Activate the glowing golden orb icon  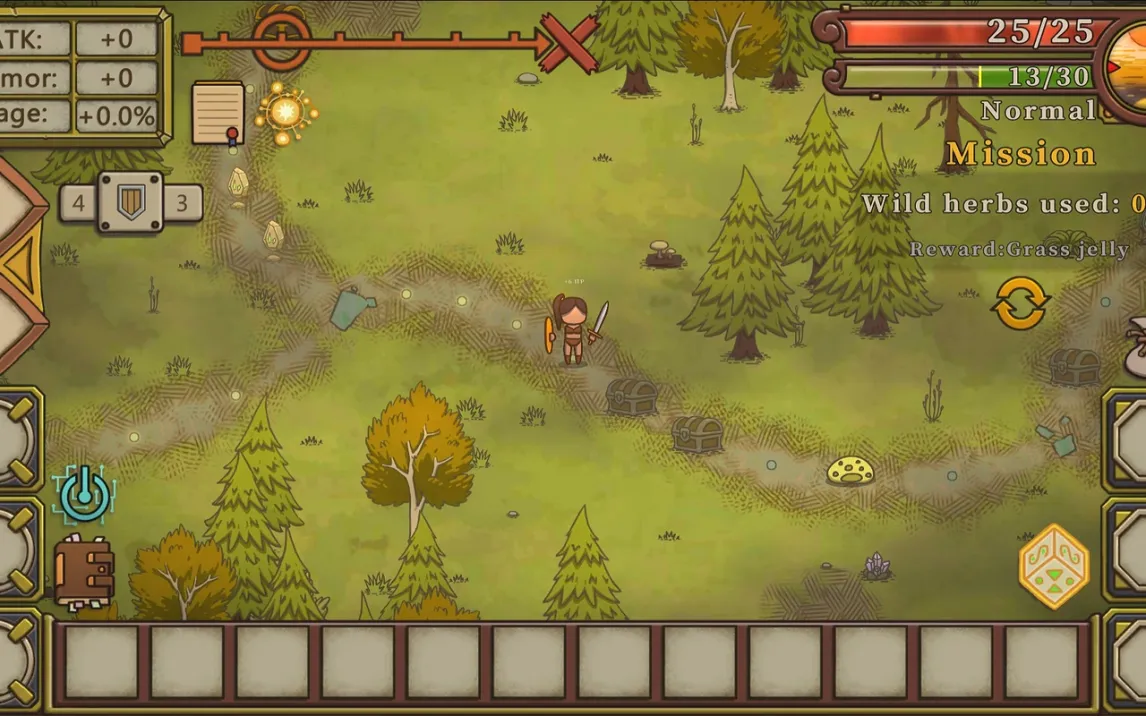click(x=286, y=112)
